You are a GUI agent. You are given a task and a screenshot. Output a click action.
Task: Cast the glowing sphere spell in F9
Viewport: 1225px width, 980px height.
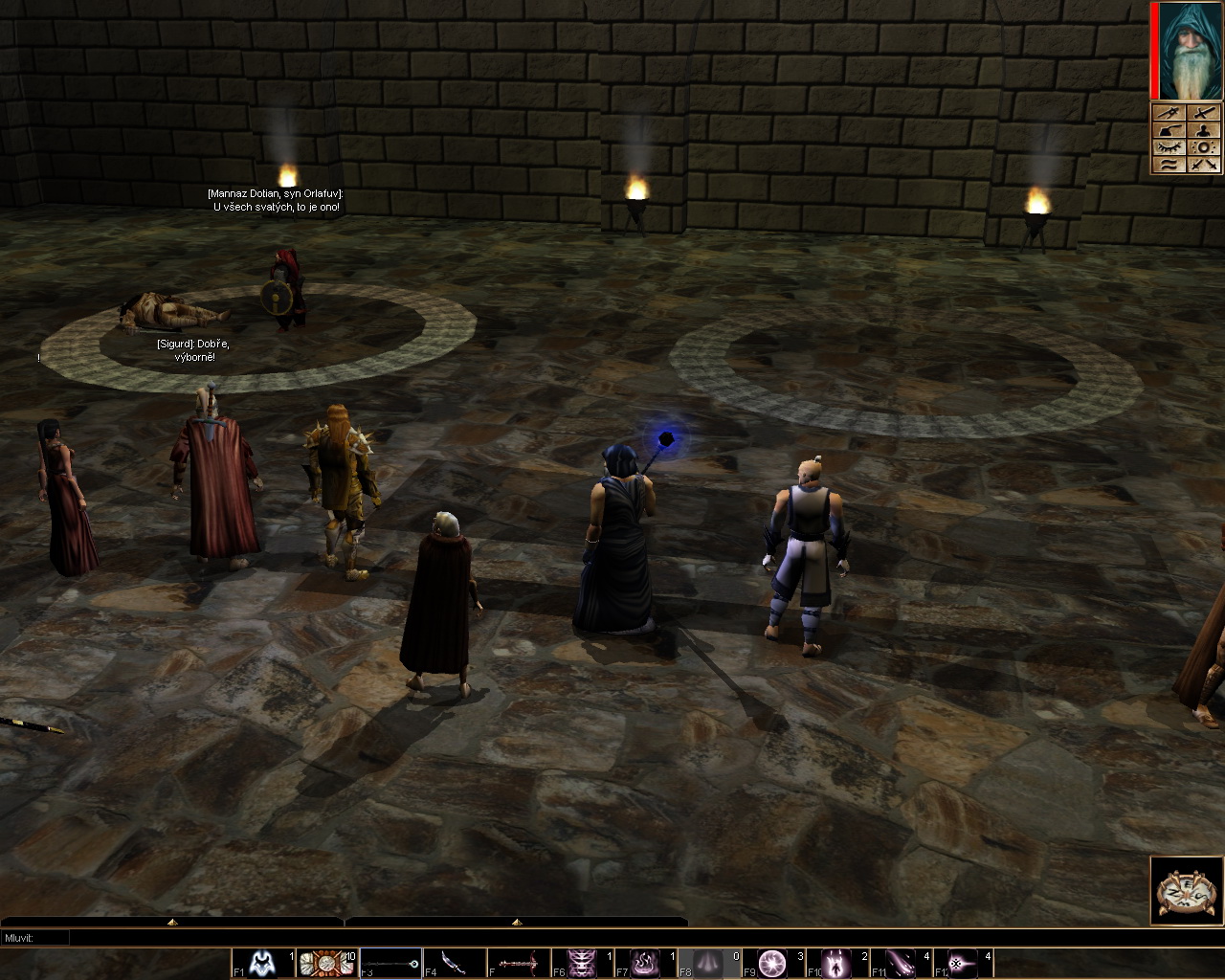coord(773,963)
